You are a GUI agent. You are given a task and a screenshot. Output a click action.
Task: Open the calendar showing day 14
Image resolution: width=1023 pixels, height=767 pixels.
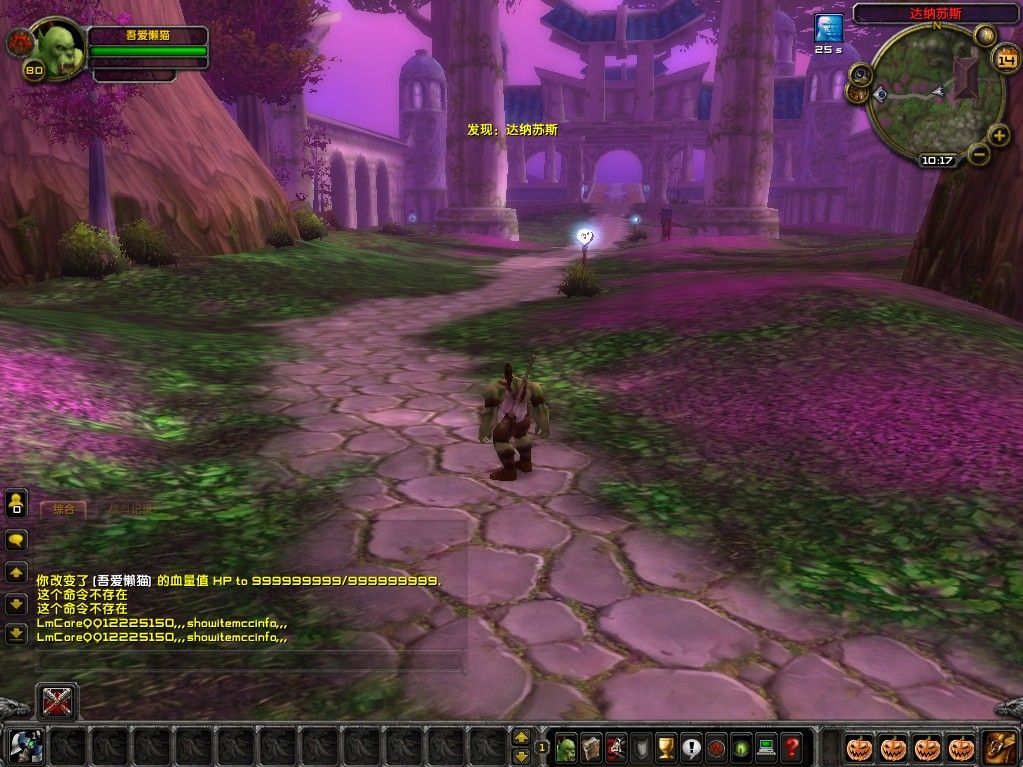coord(1006,59)
